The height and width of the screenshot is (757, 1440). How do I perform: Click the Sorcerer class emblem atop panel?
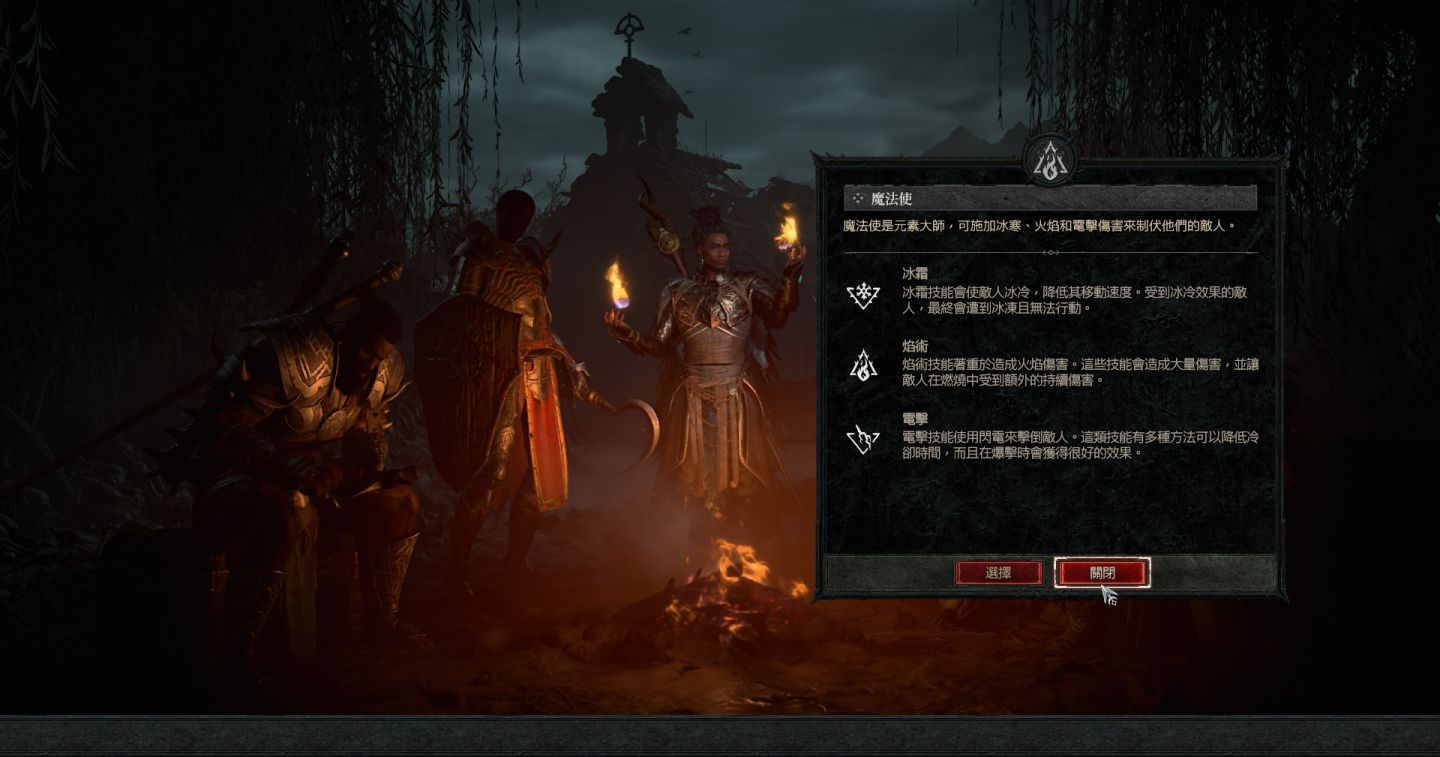pyautogui.click(x=1049, y=160)
